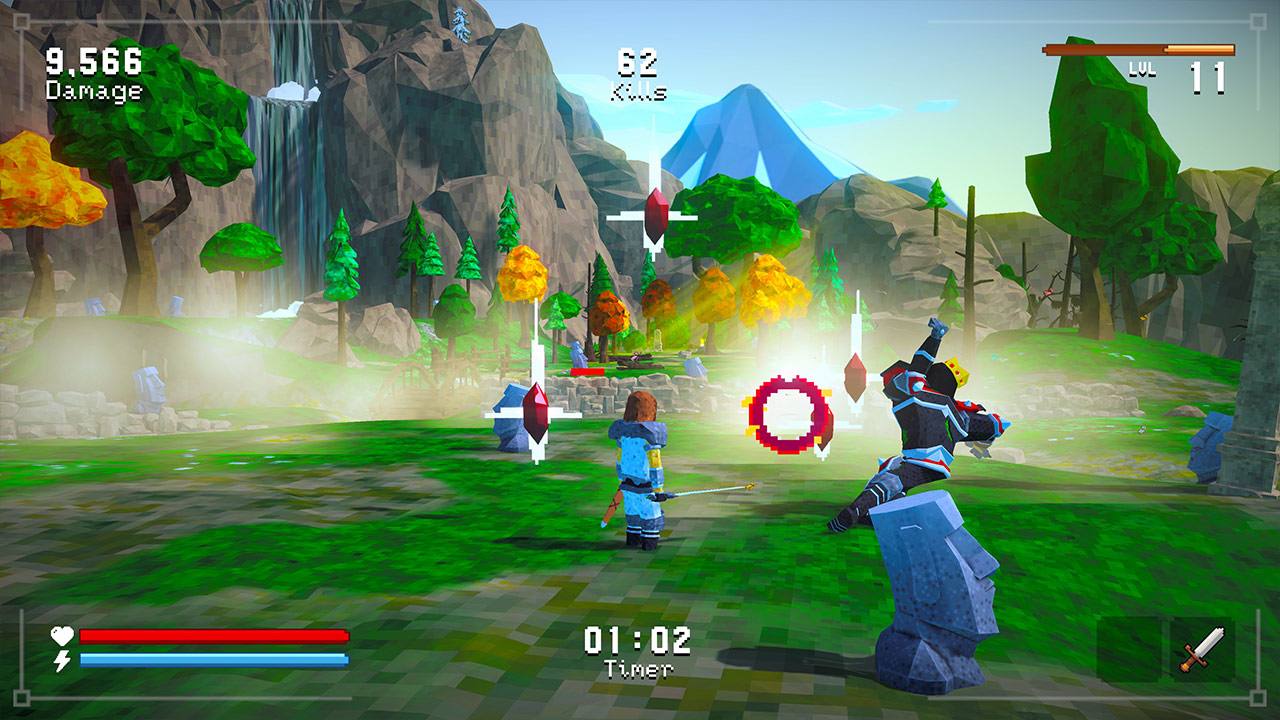Select the 01:02 Timer display
This screenshot has width=1280, height=720.
click(x=640, y=648)
